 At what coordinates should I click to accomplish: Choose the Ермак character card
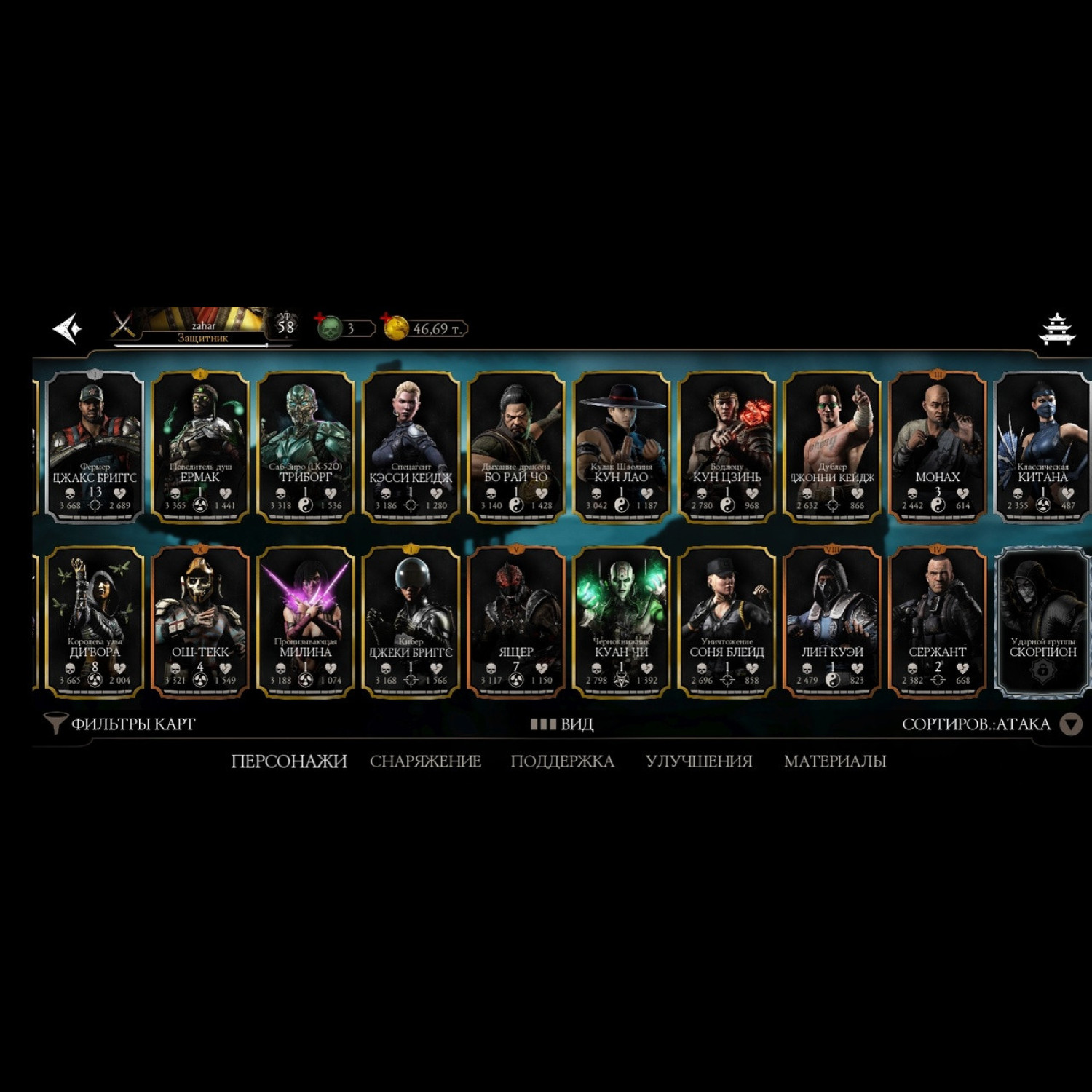coord(200,447)
